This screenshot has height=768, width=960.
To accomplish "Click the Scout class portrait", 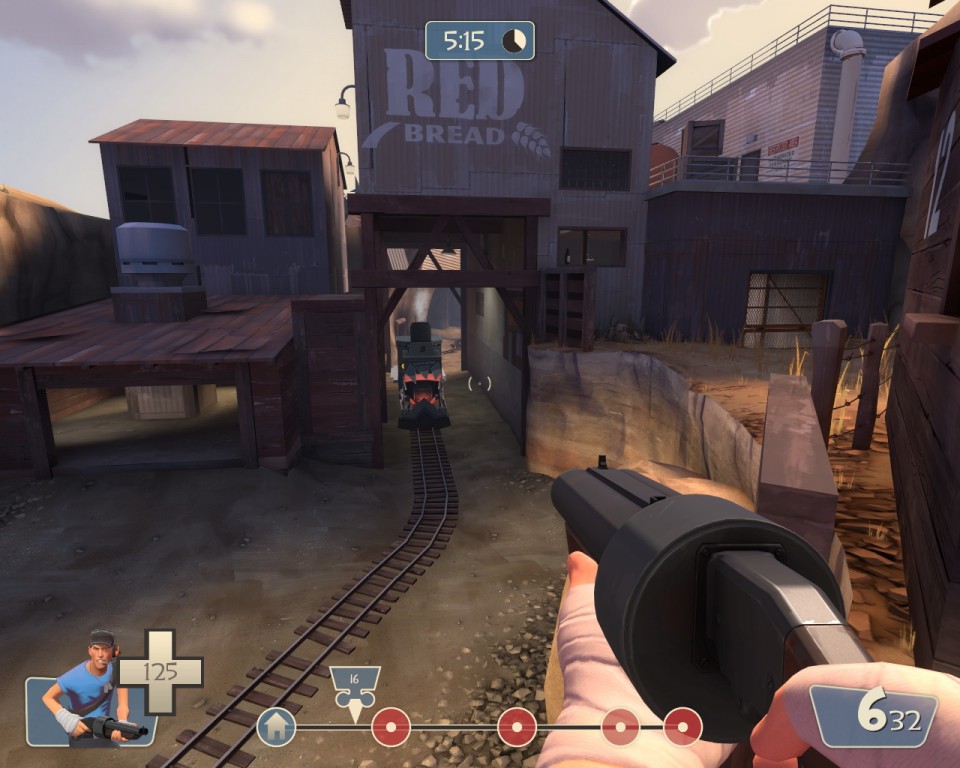I will point(90,690).
